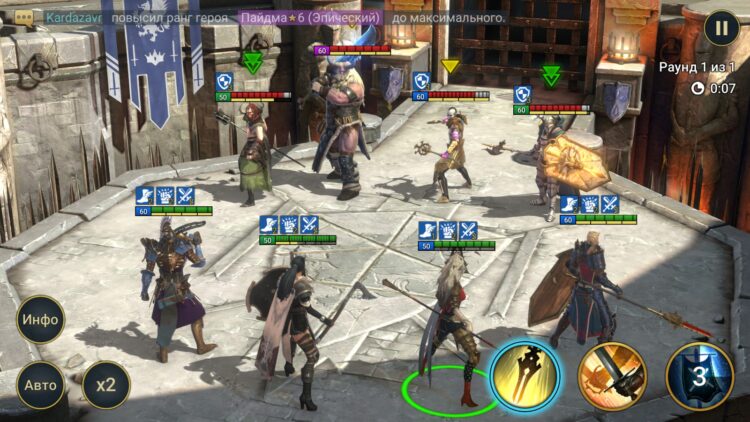Toggle the Авто auto-battle mode

click(41, 385)
